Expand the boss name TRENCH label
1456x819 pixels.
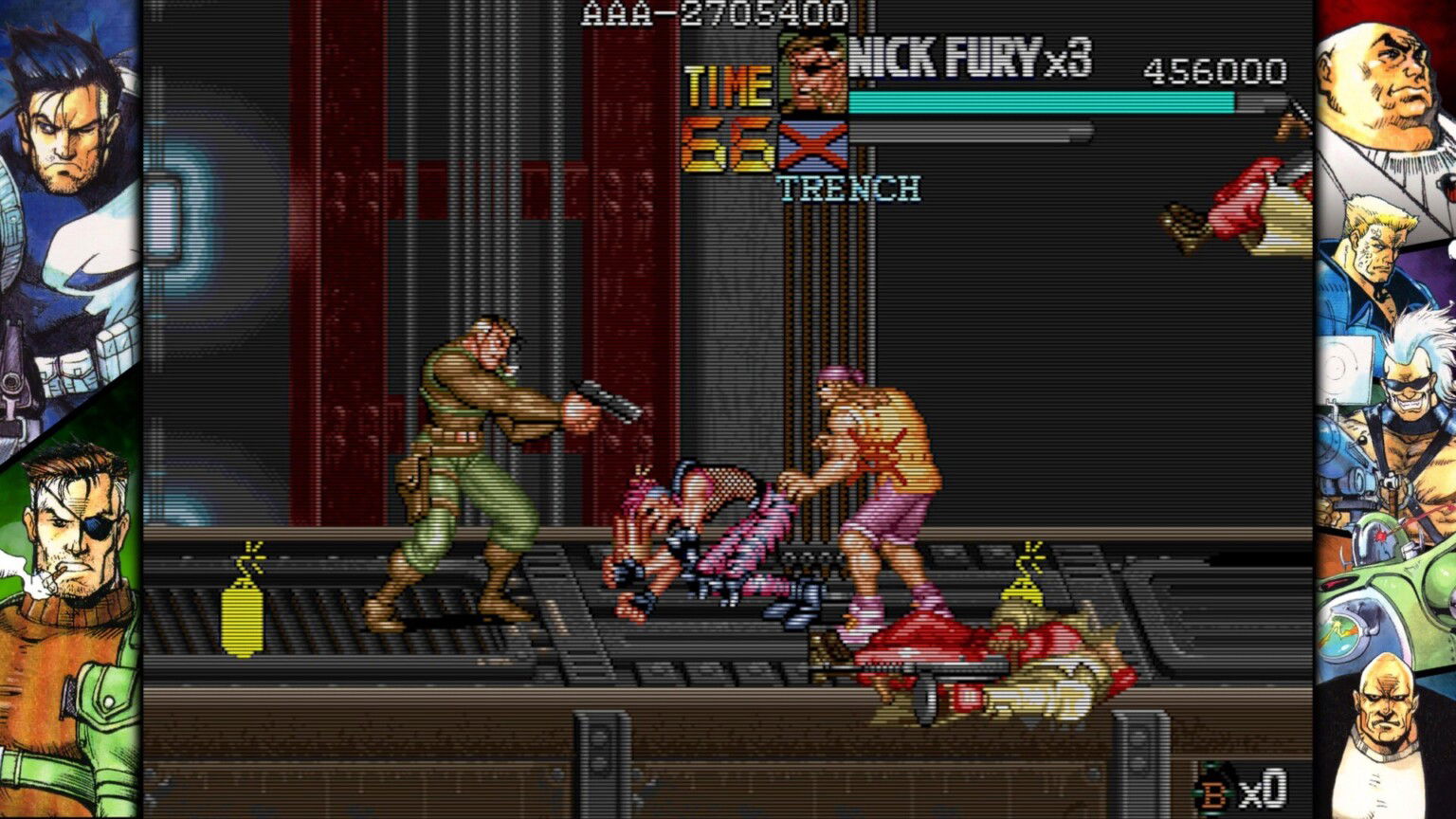848,188
